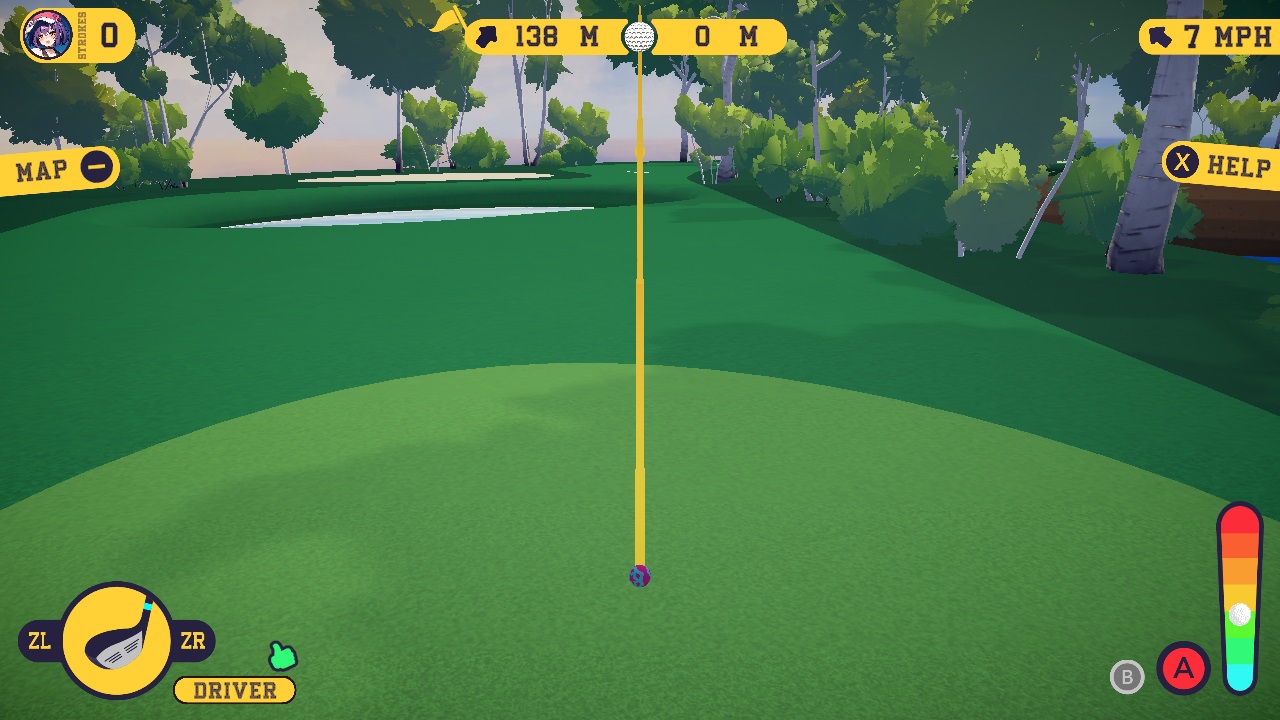
Task: Click the wind direction icon near 7 MPH
Action: [x=1161, y=36]
